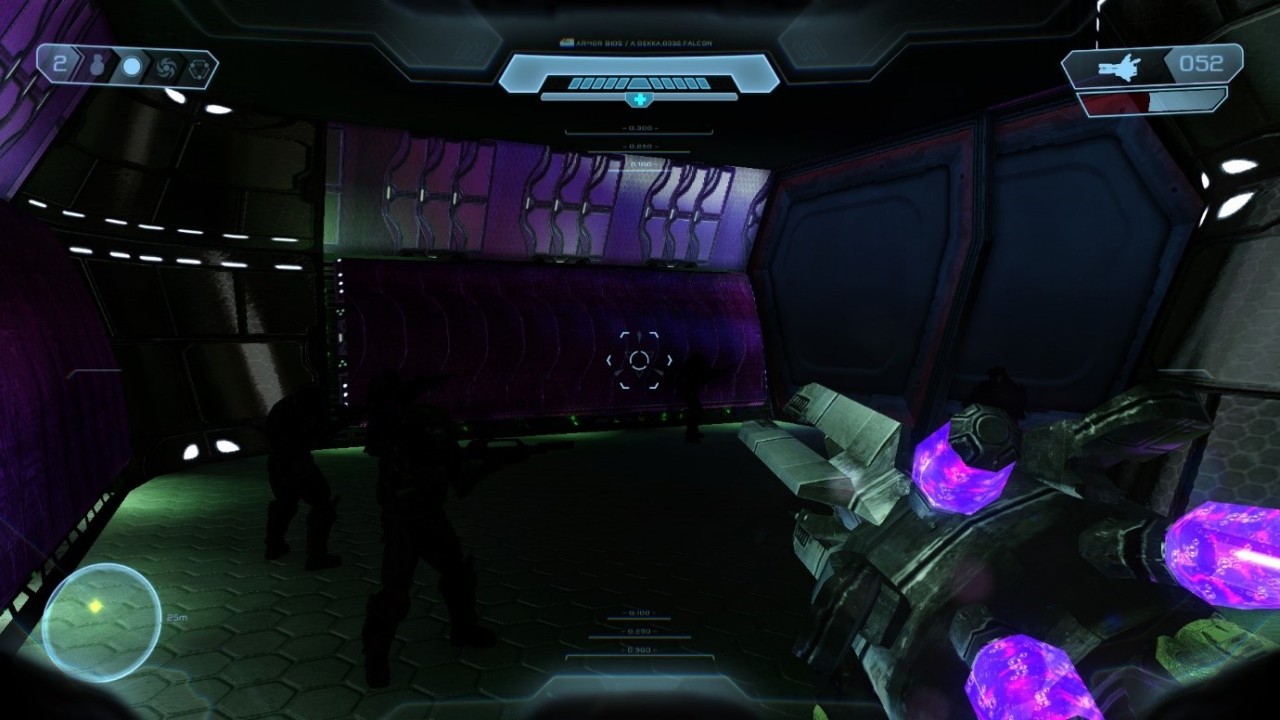
Task: Pick the hexagonal three-dot grenade icon
Action: tap(198, 67)
